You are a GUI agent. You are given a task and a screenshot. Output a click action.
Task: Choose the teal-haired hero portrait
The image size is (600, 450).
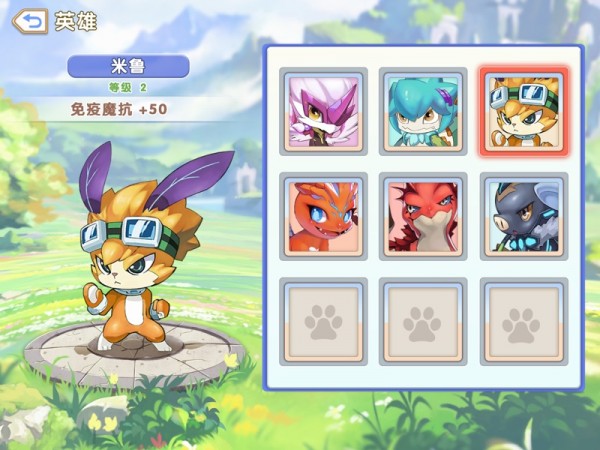(422, 111)
